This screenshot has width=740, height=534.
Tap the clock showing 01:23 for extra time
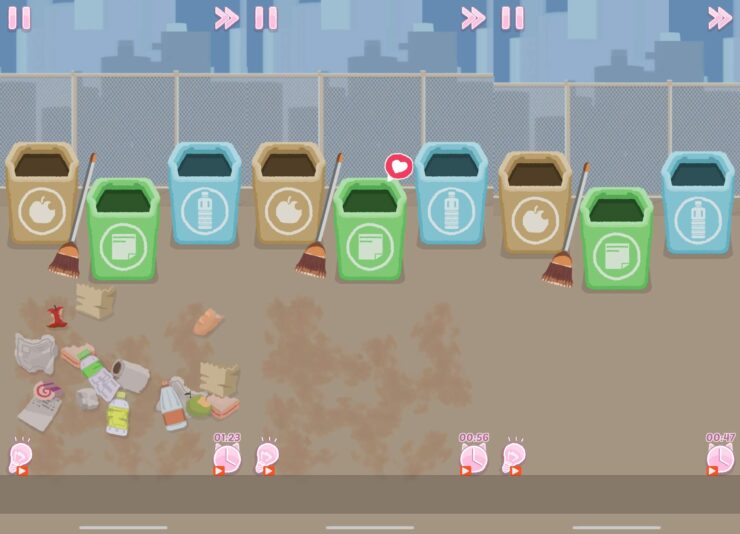(x=227, y=457)
